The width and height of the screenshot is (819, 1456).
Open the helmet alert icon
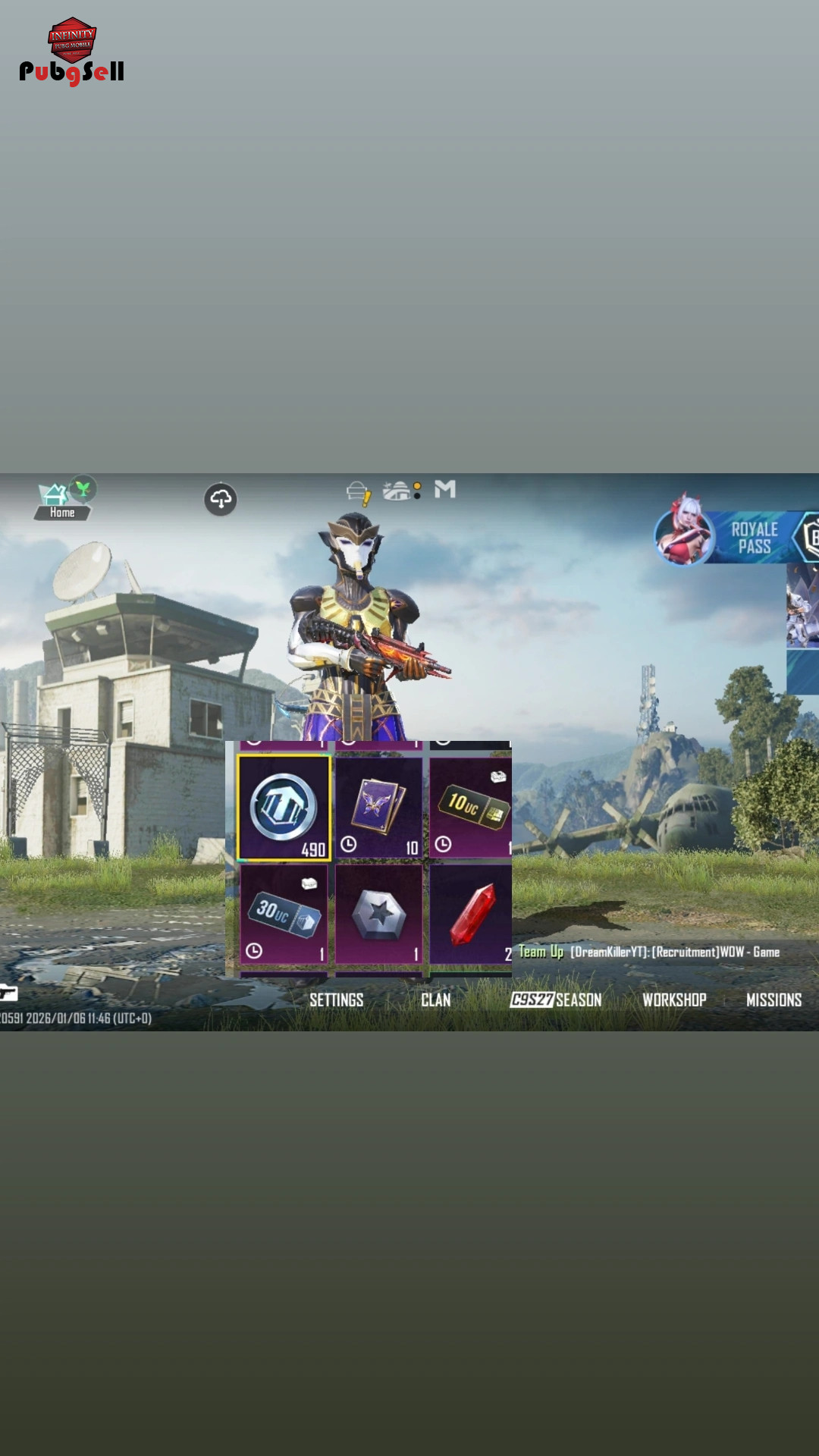[358, 494]
